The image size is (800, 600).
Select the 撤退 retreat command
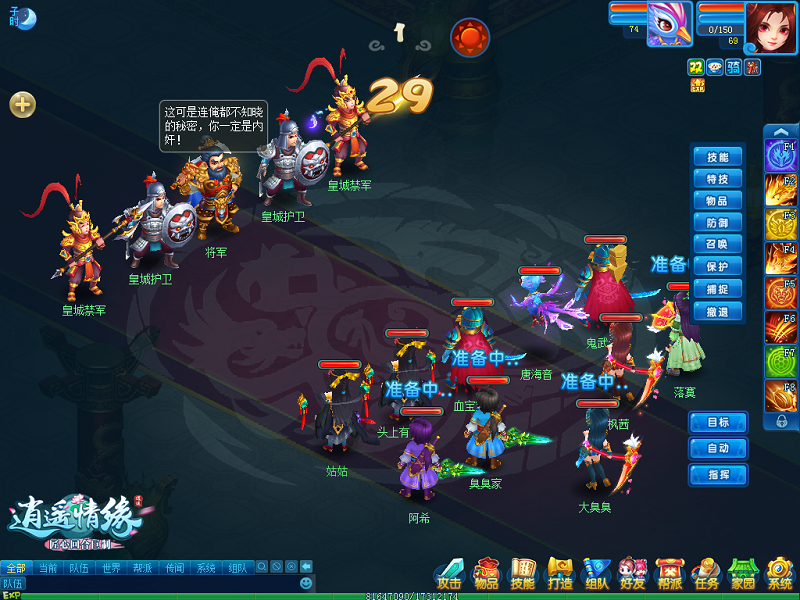(x=717, y=311)
